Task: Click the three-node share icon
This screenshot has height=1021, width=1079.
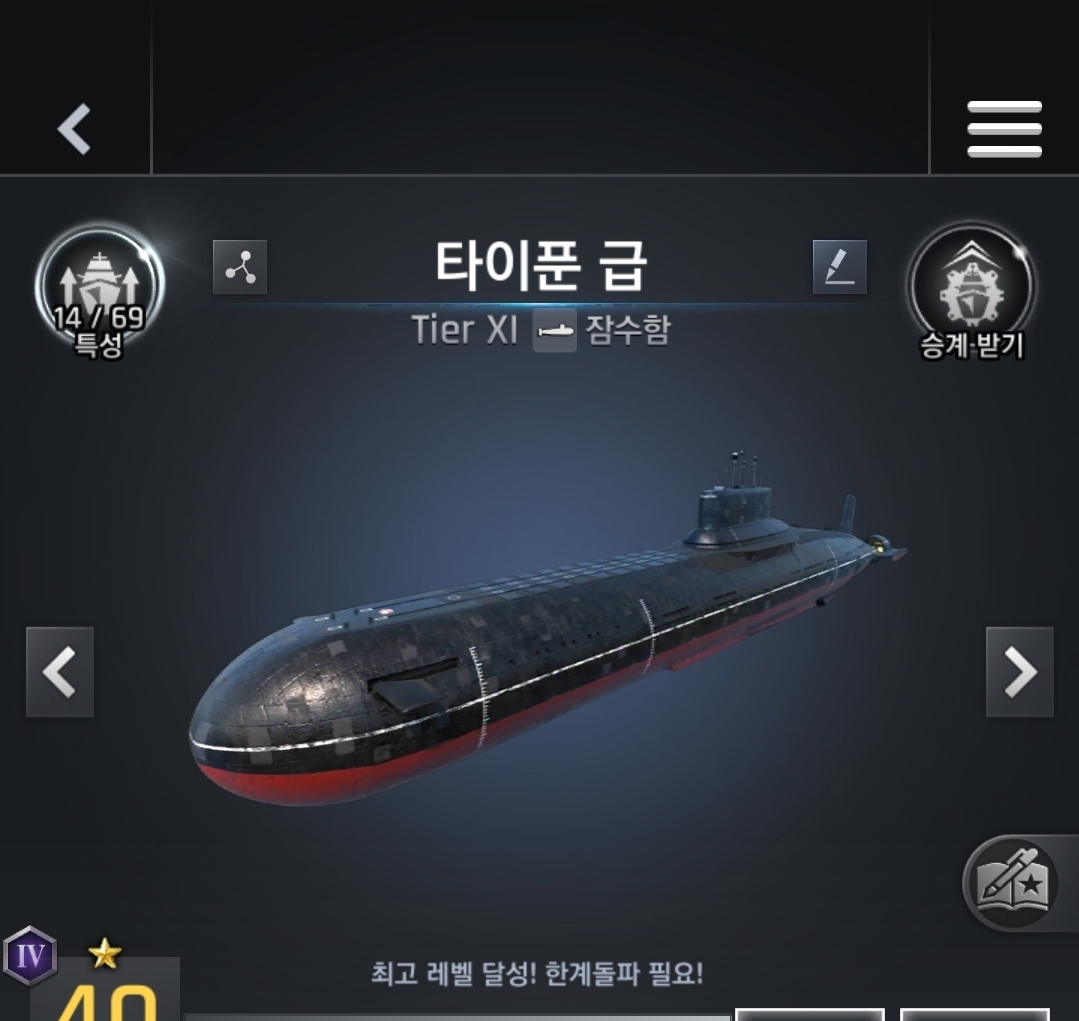Action: 240,267
